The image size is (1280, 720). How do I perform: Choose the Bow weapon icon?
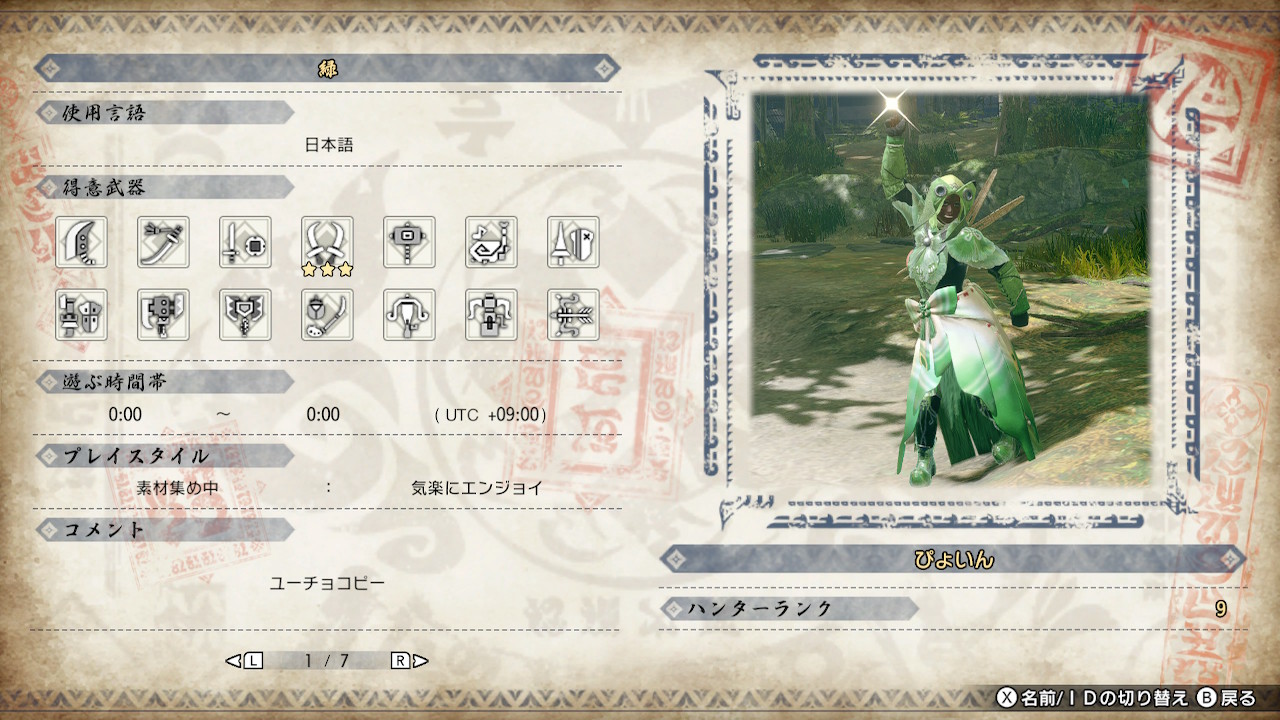click(574, 315)
